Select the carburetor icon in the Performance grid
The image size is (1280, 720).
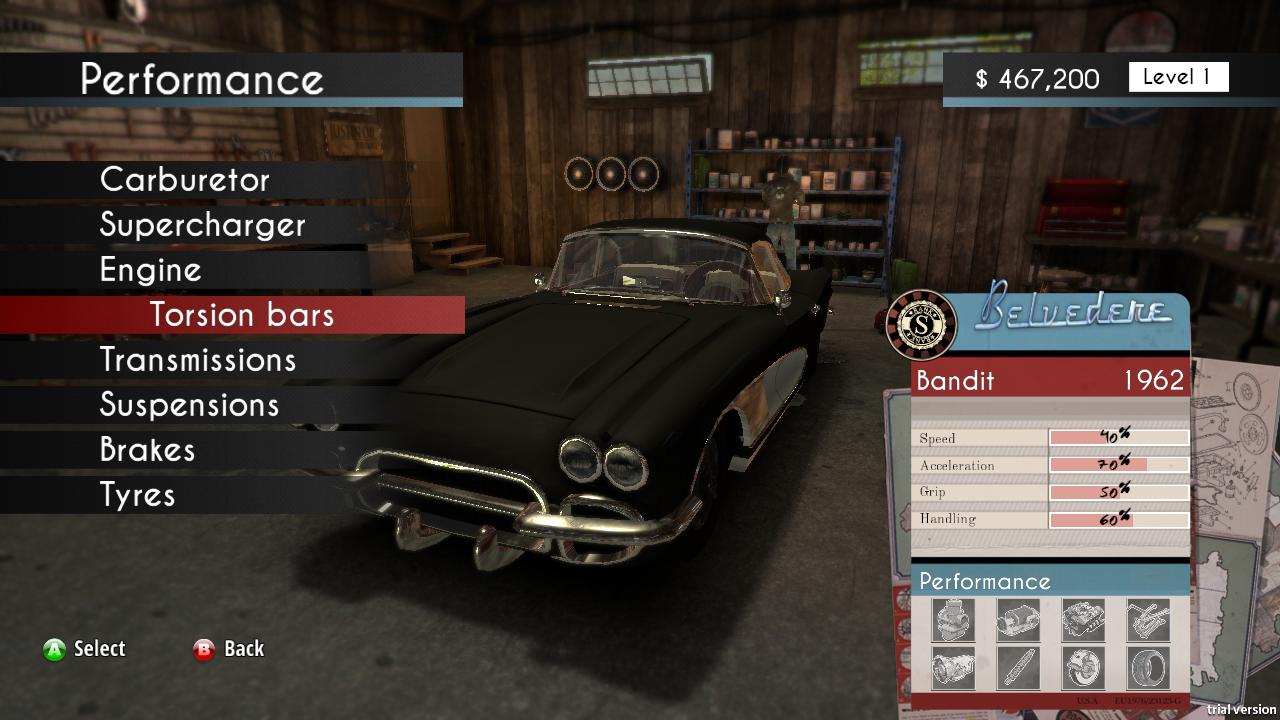tap(952, 620)
